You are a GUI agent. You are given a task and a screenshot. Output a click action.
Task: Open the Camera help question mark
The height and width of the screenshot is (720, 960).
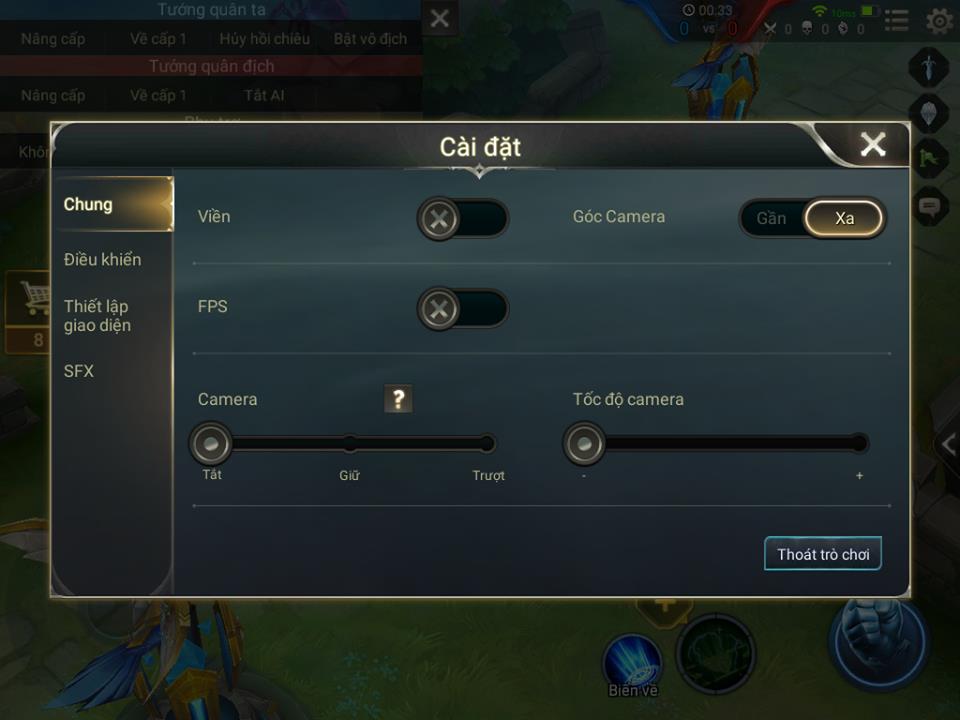(398, 399)
